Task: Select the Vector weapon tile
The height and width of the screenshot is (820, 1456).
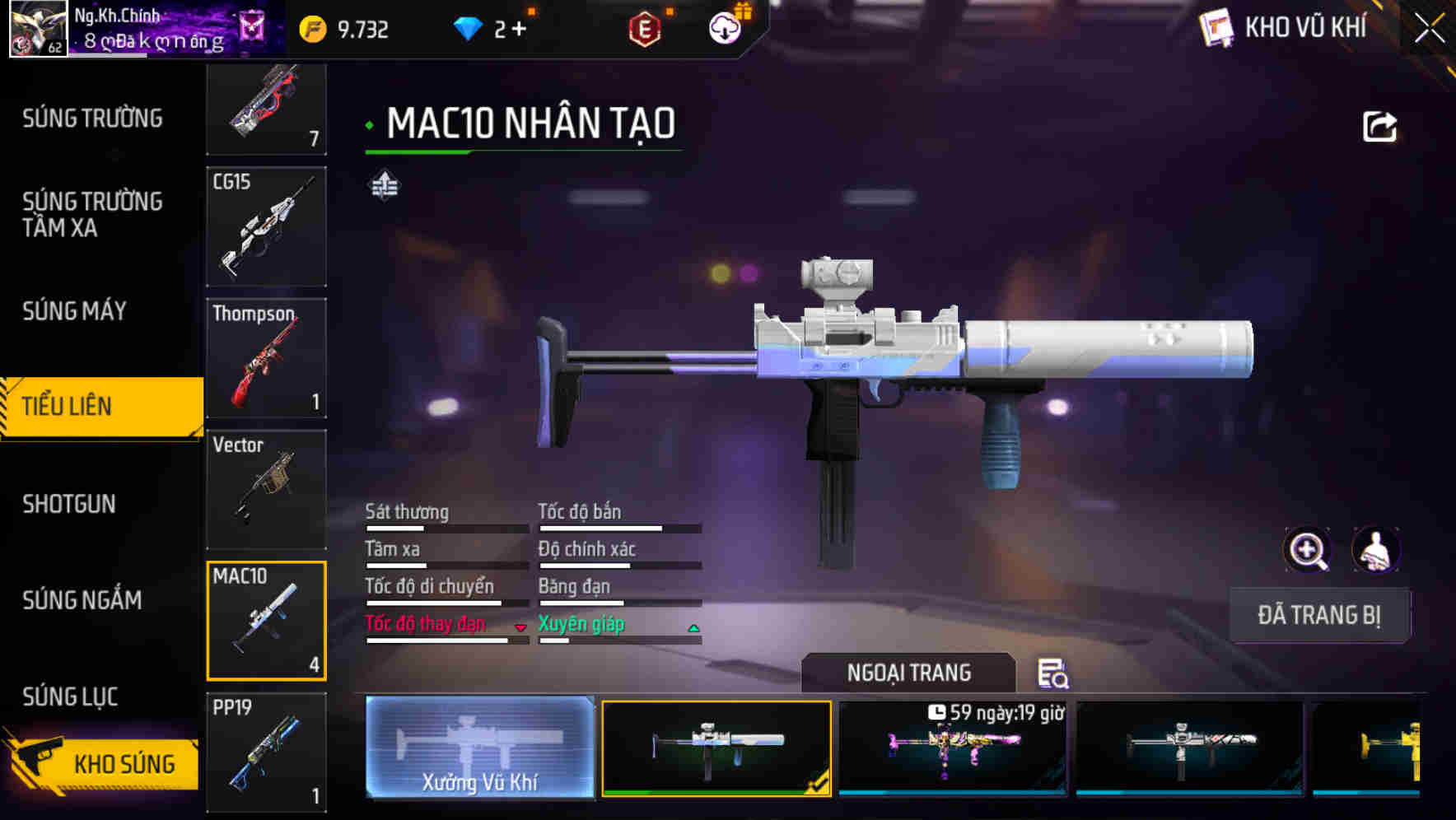Action: 266,490
